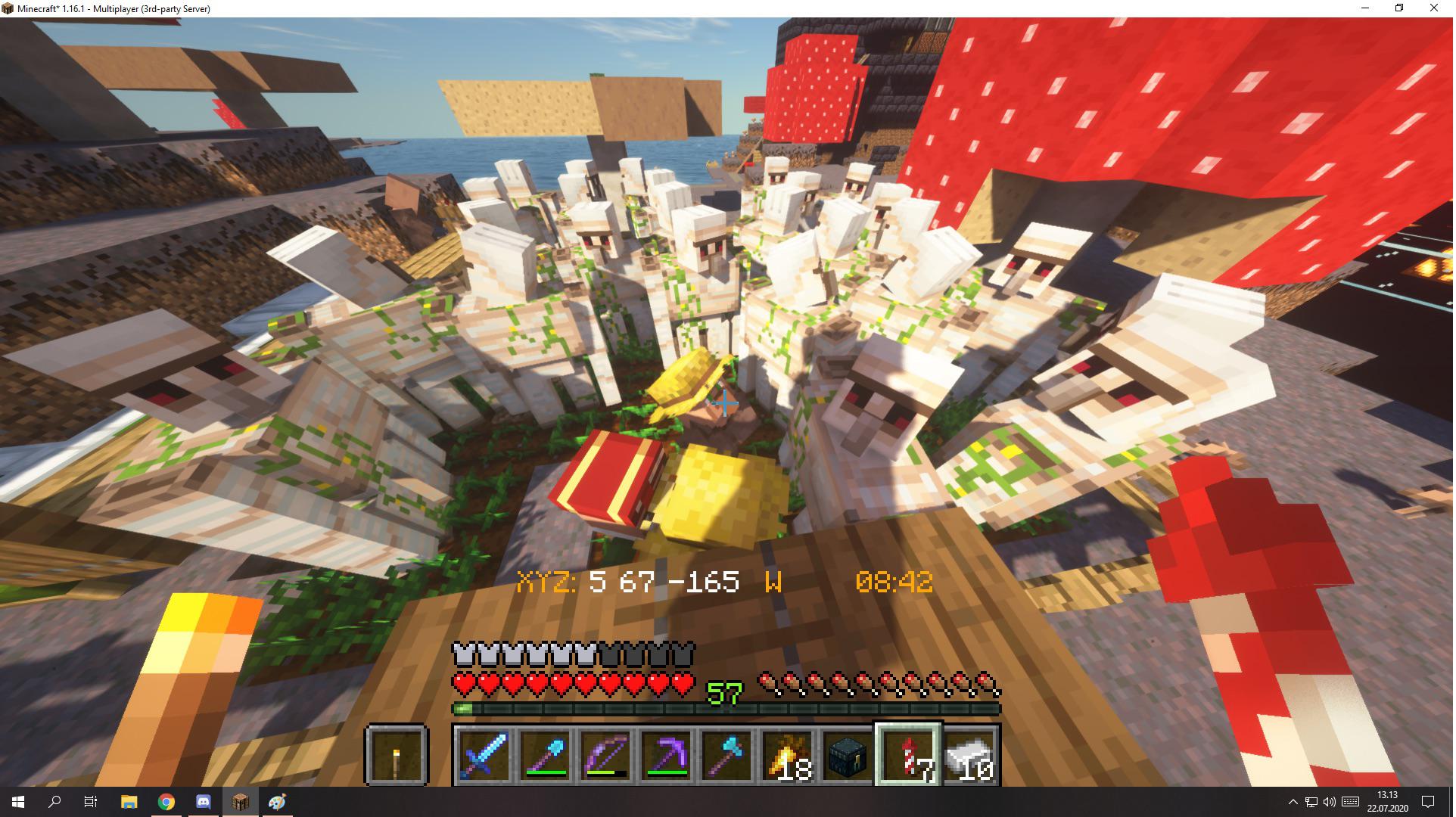Open Windows Search from the taskbar
The image size is (1456, 817).
[53, 803]
